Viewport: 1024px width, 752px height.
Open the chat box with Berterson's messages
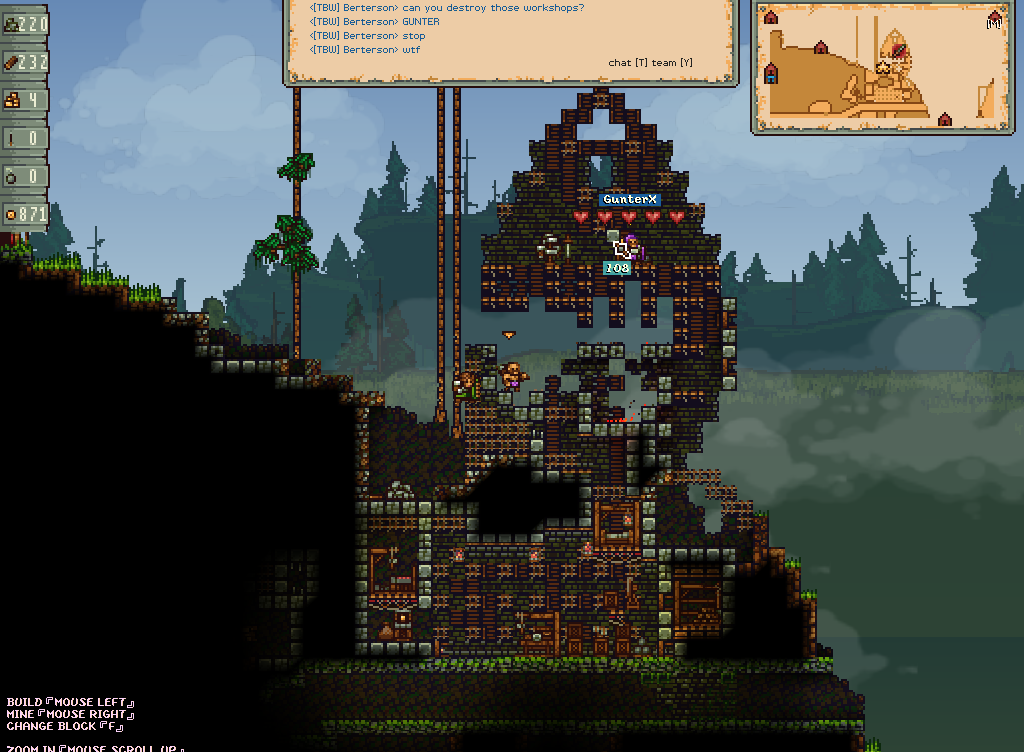[511, 40]
